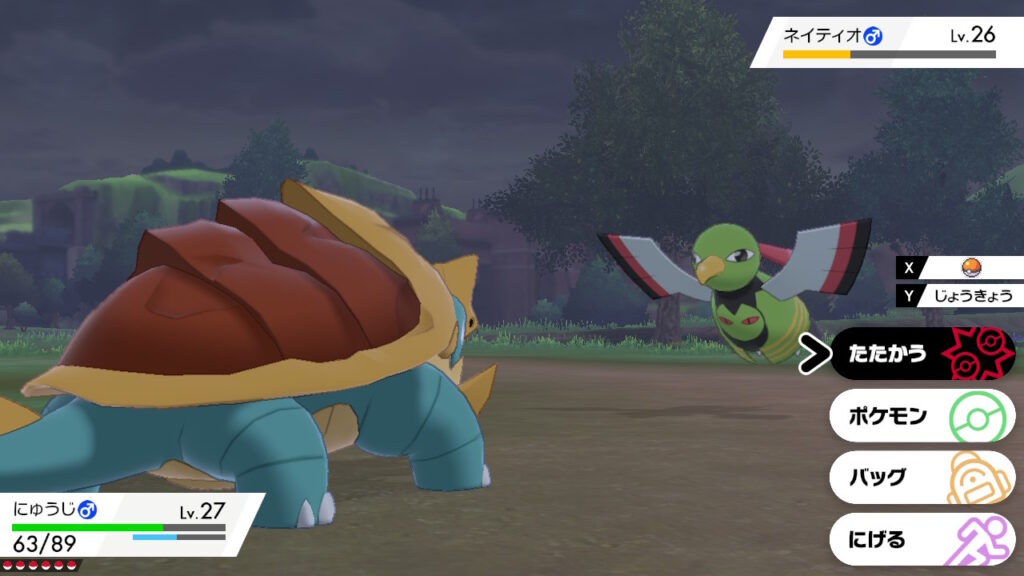Choose にげる to run away
The height and width of the screenshot is (576, 1024).
[921, 540]
